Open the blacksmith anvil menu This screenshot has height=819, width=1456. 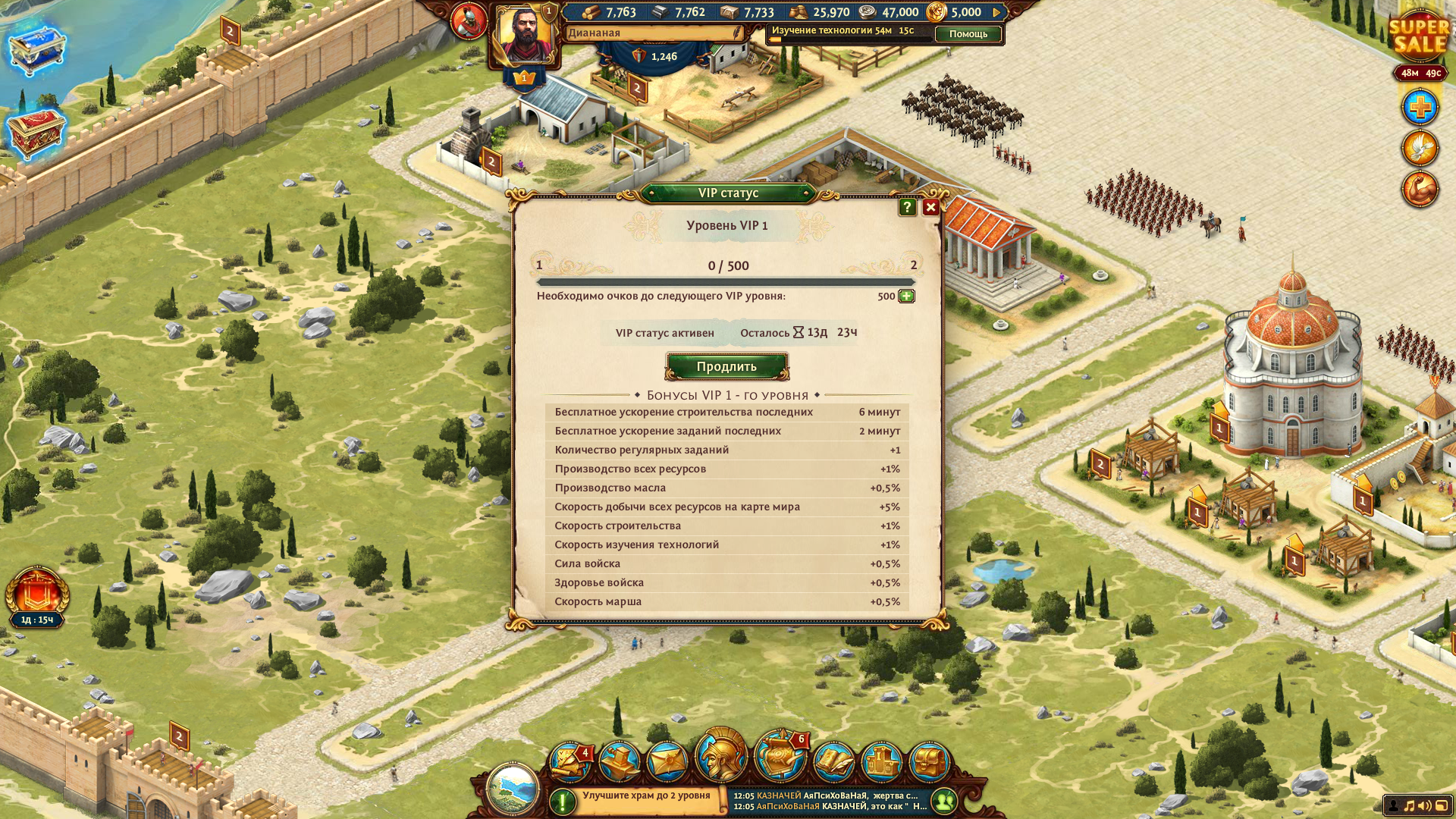(620, 757)
